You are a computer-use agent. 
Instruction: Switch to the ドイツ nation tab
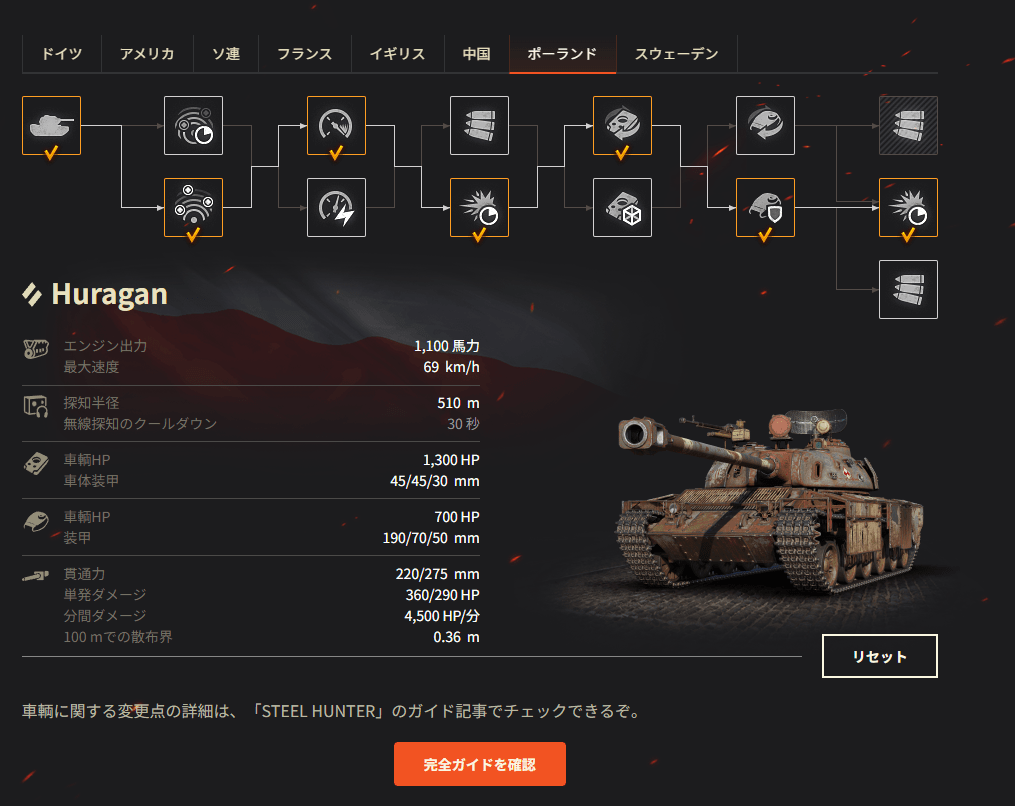(x=62, y=54)
